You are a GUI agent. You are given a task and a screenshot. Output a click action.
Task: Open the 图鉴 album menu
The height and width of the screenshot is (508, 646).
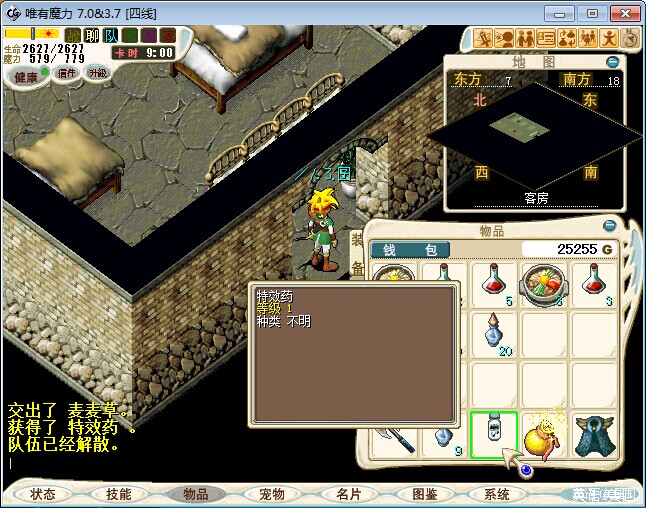424,494
